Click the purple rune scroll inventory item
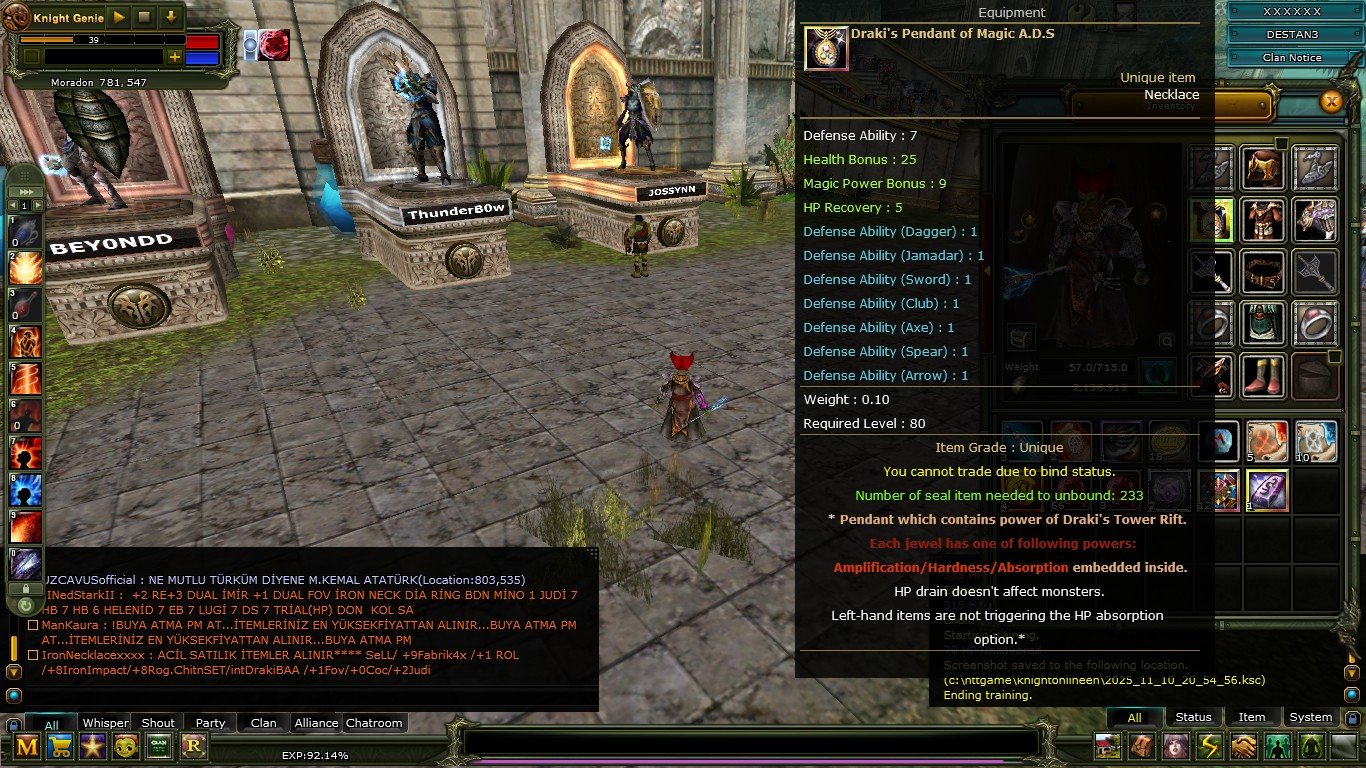The image size is (1366, 768). (x=1267, y=491)
